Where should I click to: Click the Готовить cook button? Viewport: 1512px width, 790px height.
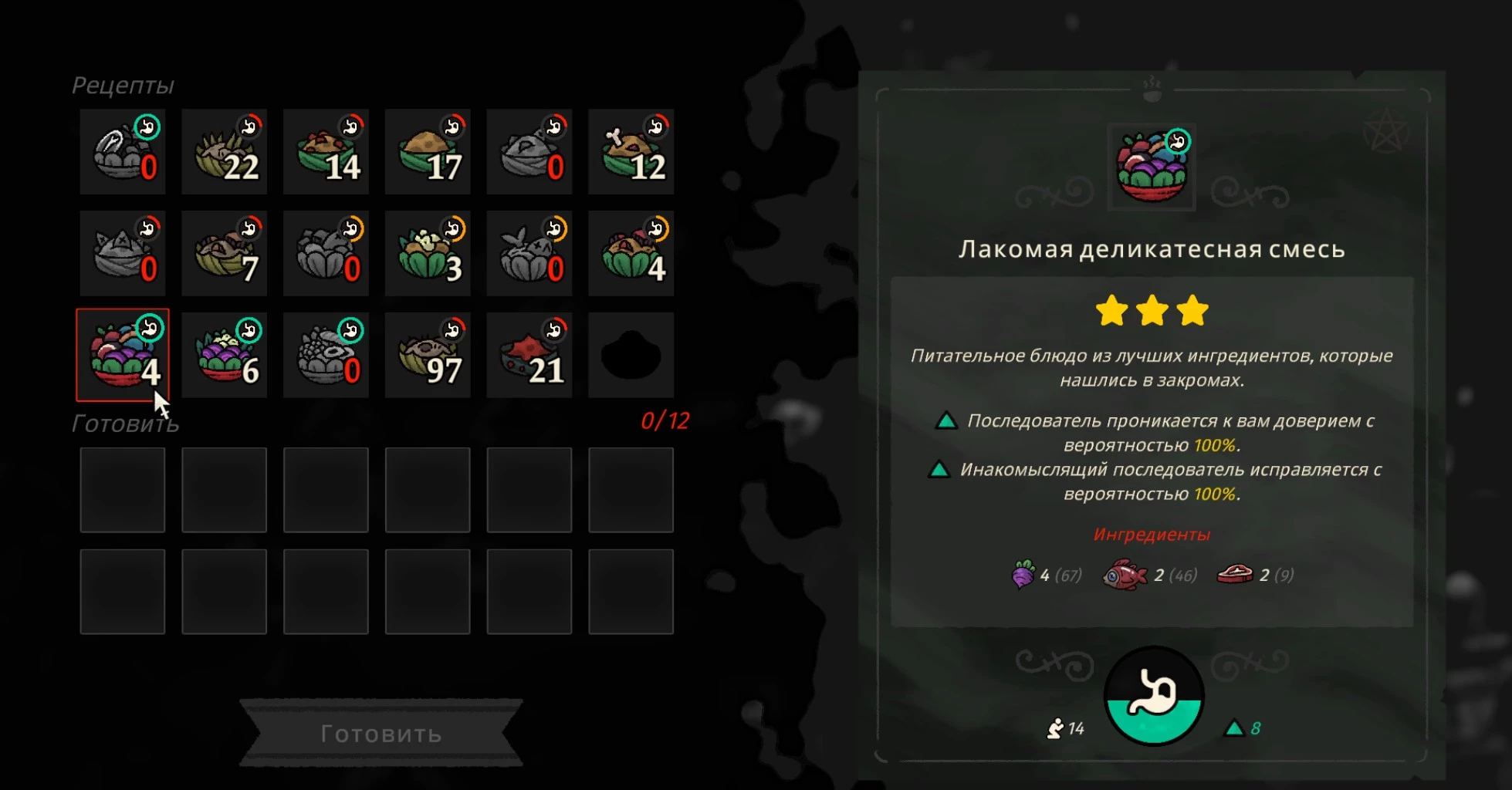381,733
